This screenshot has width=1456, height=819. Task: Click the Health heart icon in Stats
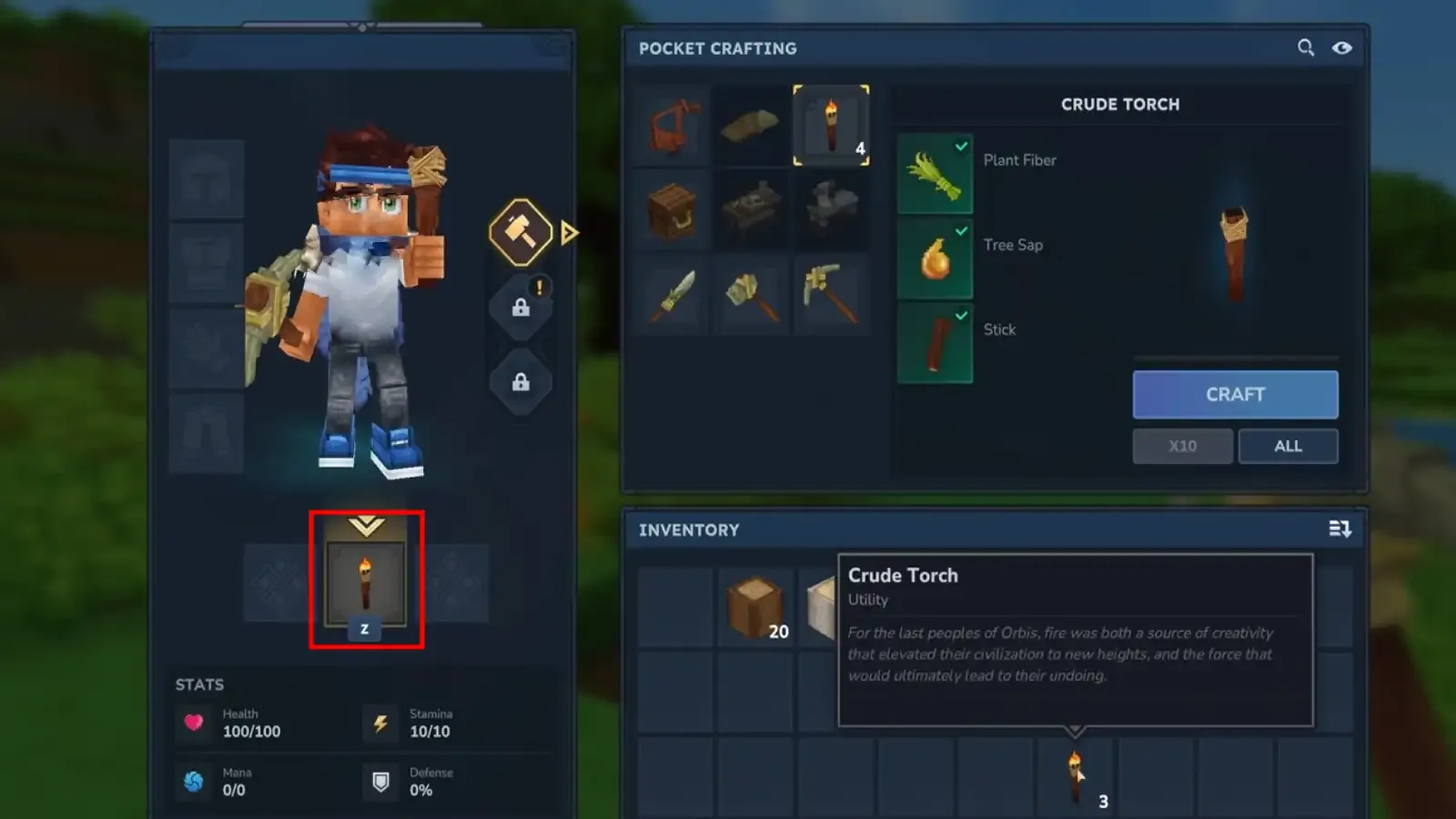194,722
